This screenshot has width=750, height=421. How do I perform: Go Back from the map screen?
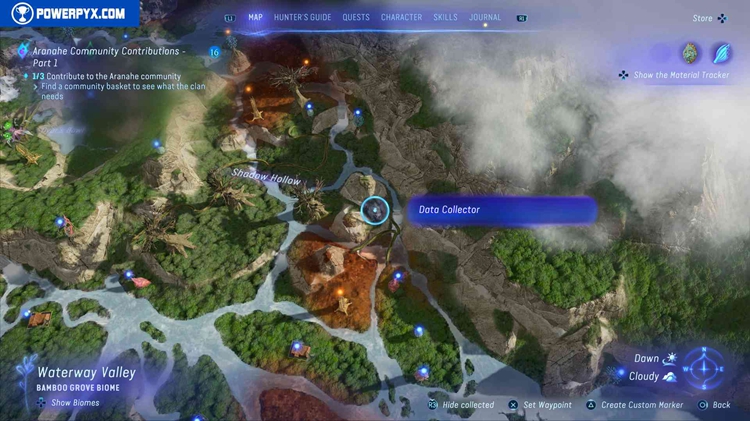(x=715, y=405)
